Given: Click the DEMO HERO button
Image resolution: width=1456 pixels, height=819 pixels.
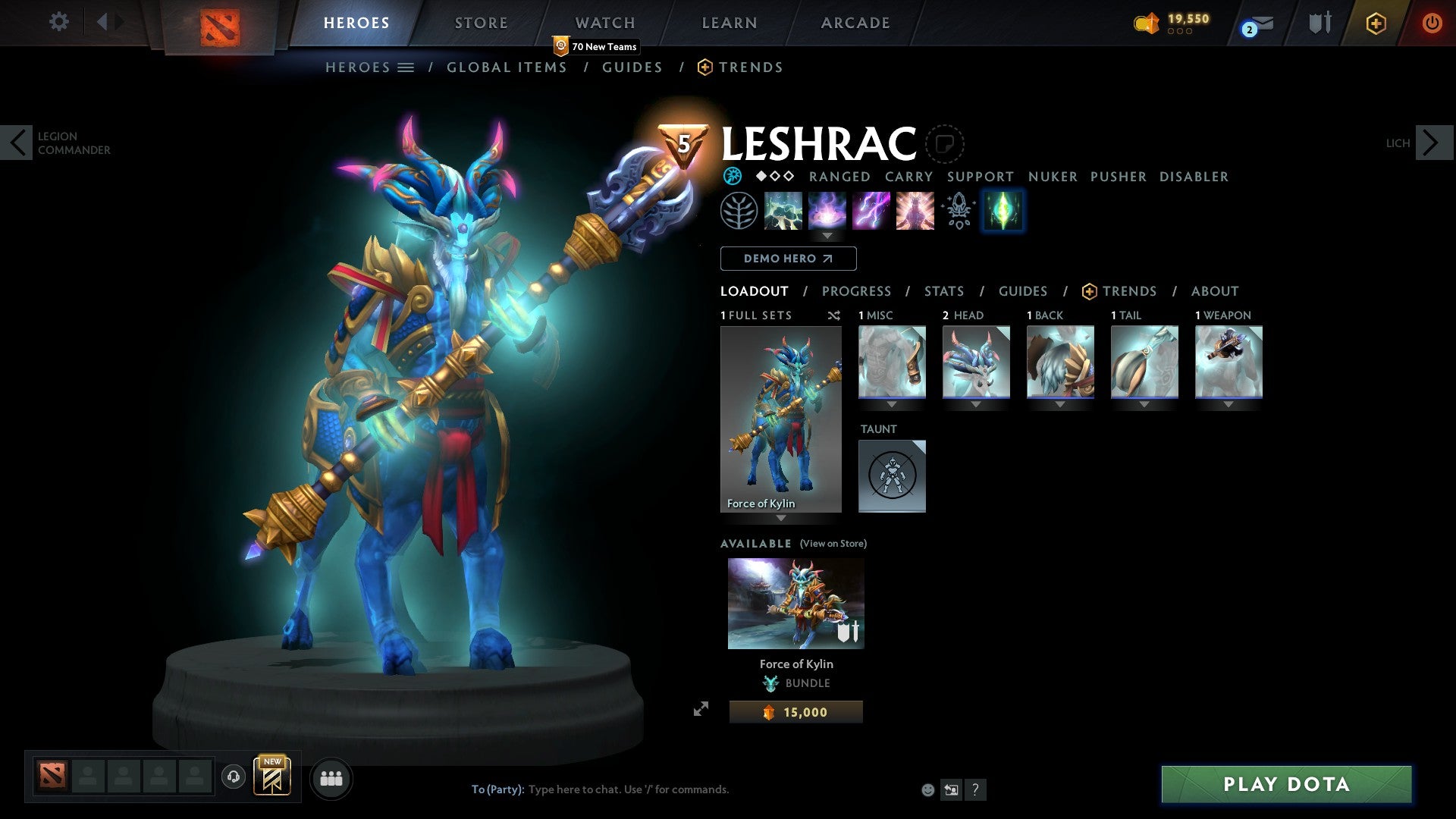Looking at the screenshot, I should pyautogui.click(x=788, y=259).
